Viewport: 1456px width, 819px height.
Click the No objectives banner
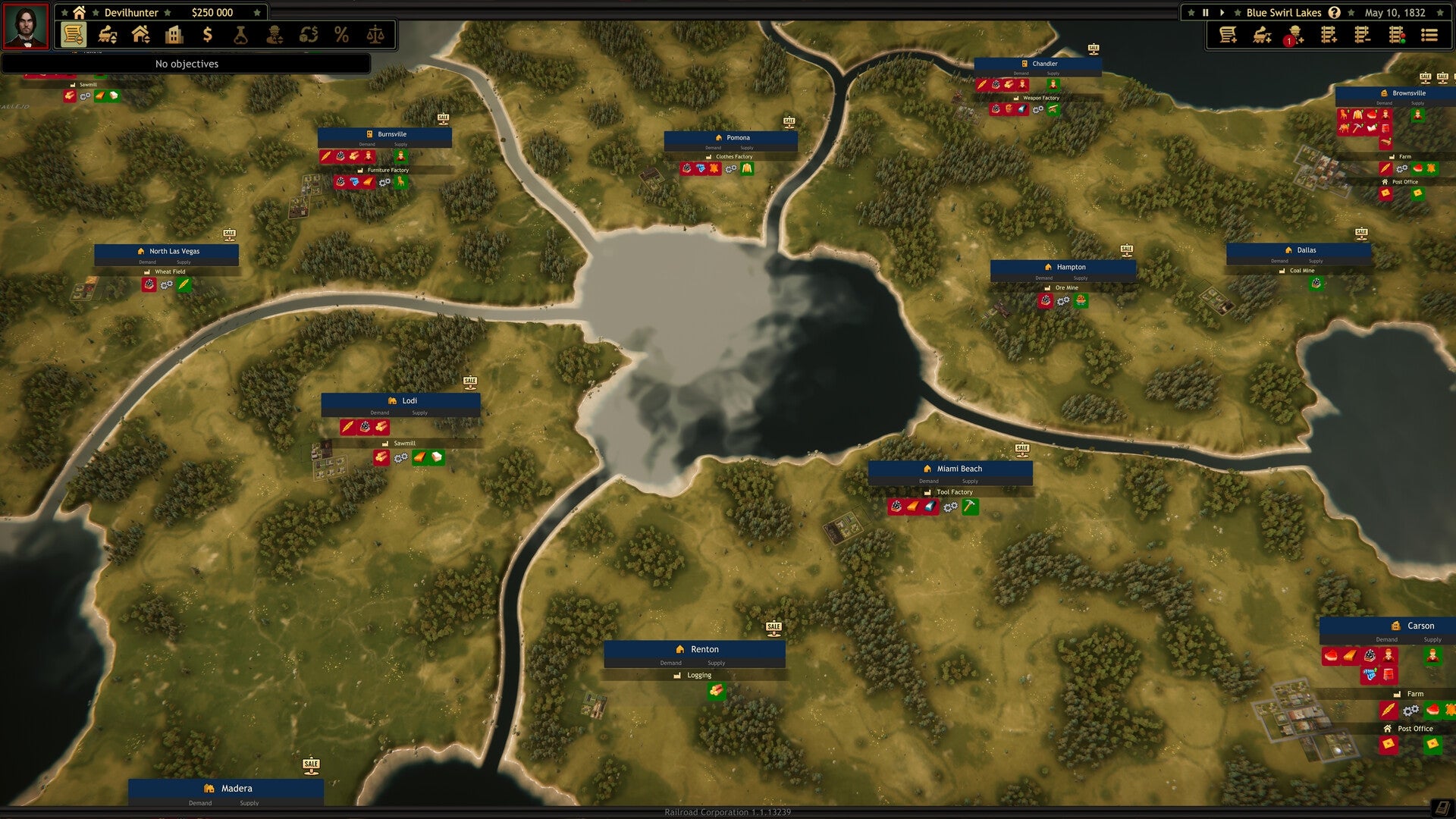pyautogui.click(x=187, y=64)
